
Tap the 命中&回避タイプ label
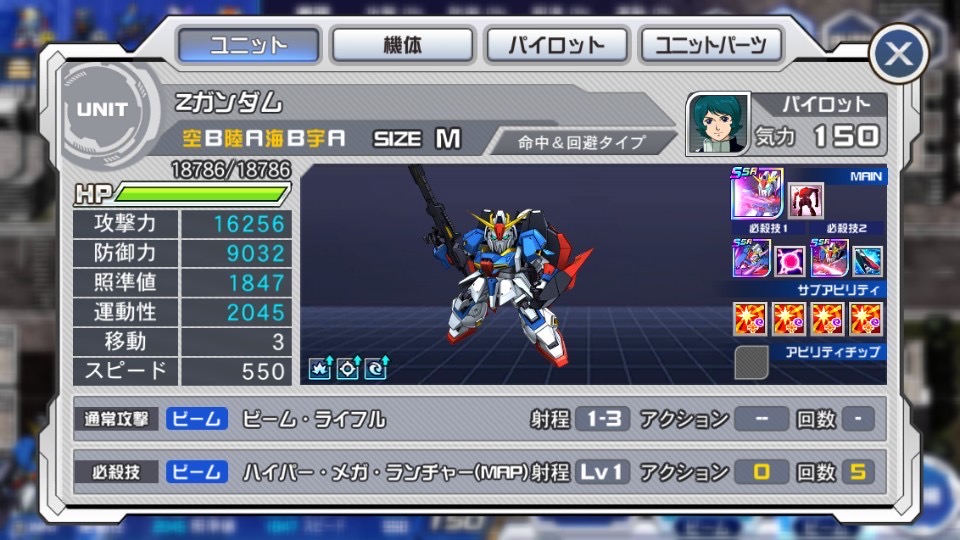(x=582, y=142)
